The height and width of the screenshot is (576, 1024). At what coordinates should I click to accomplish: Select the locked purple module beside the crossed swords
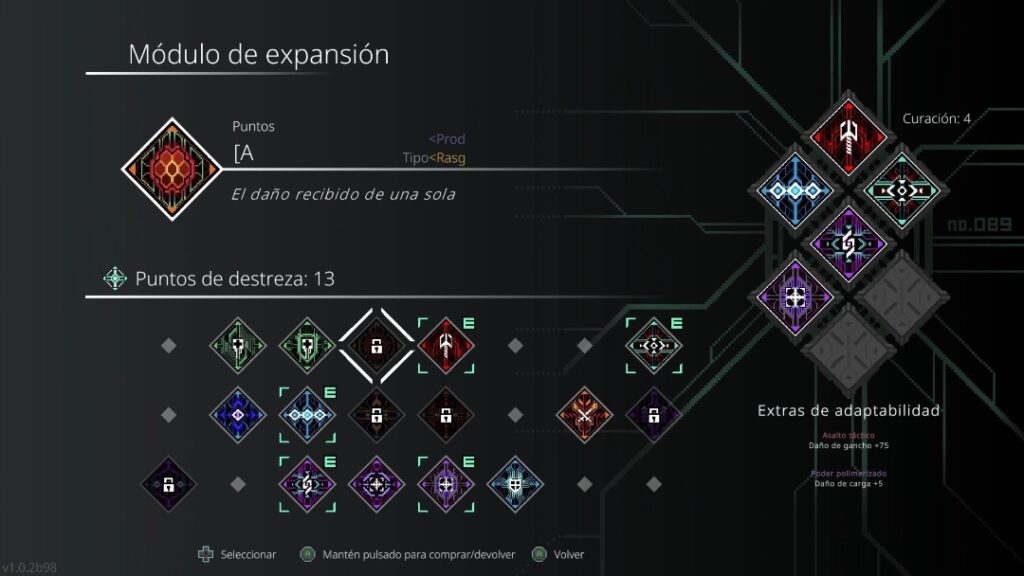click(654, 413)
